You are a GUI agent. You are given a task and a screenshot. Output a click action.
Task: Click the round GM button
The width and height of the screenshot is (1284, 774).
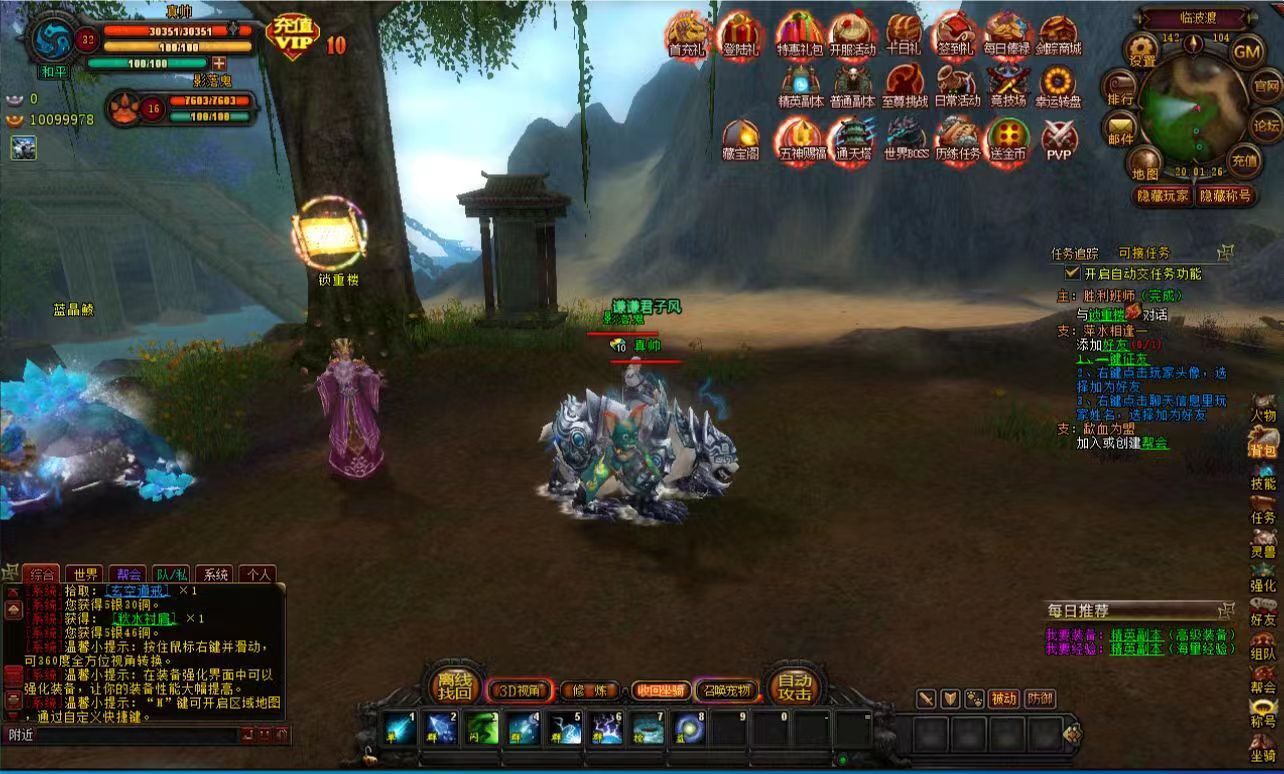pos(1246,50)
